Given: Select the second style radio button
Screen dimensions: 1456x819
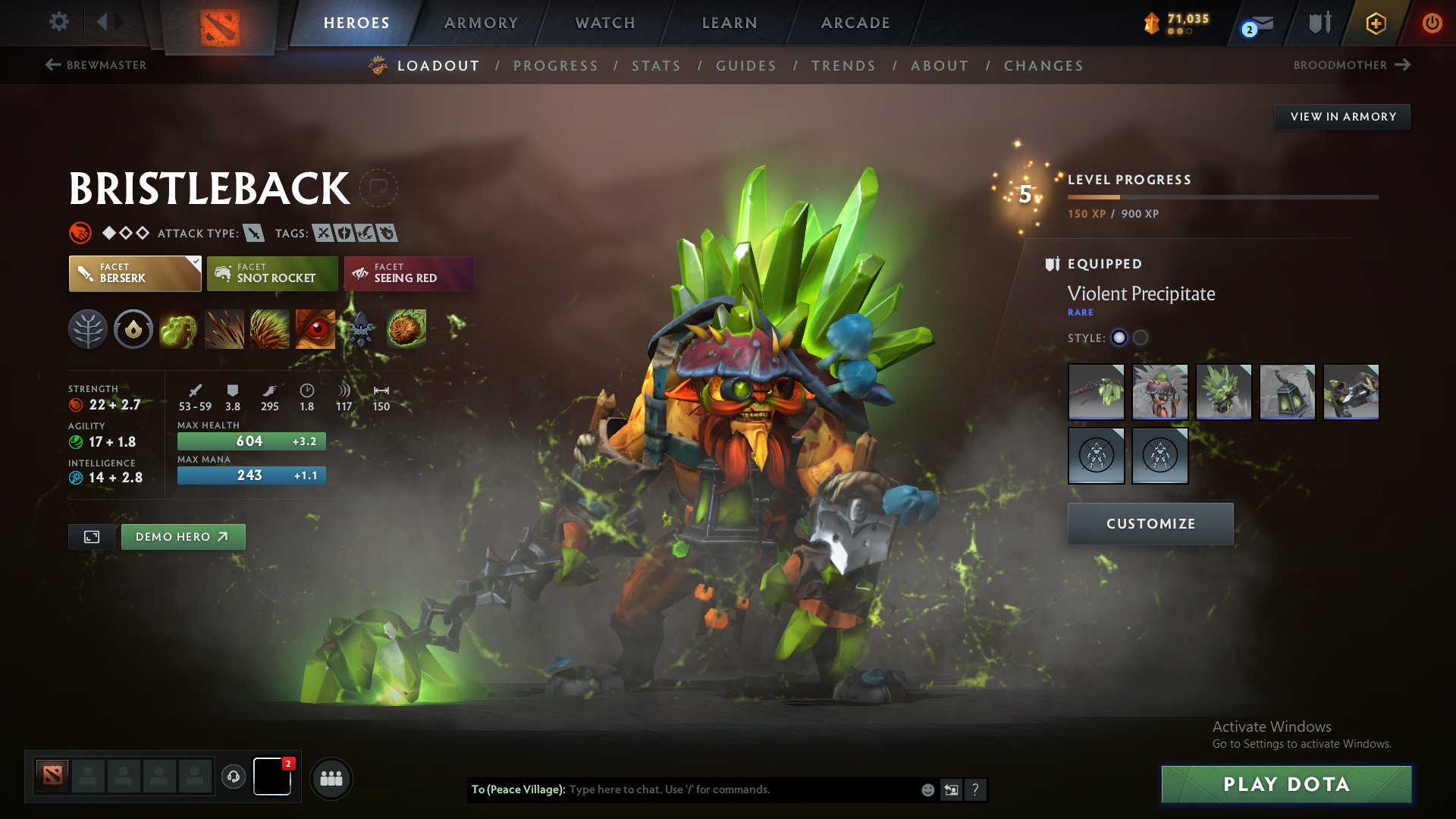Looking at the screenshot, I should click(x=1139, y=338).
